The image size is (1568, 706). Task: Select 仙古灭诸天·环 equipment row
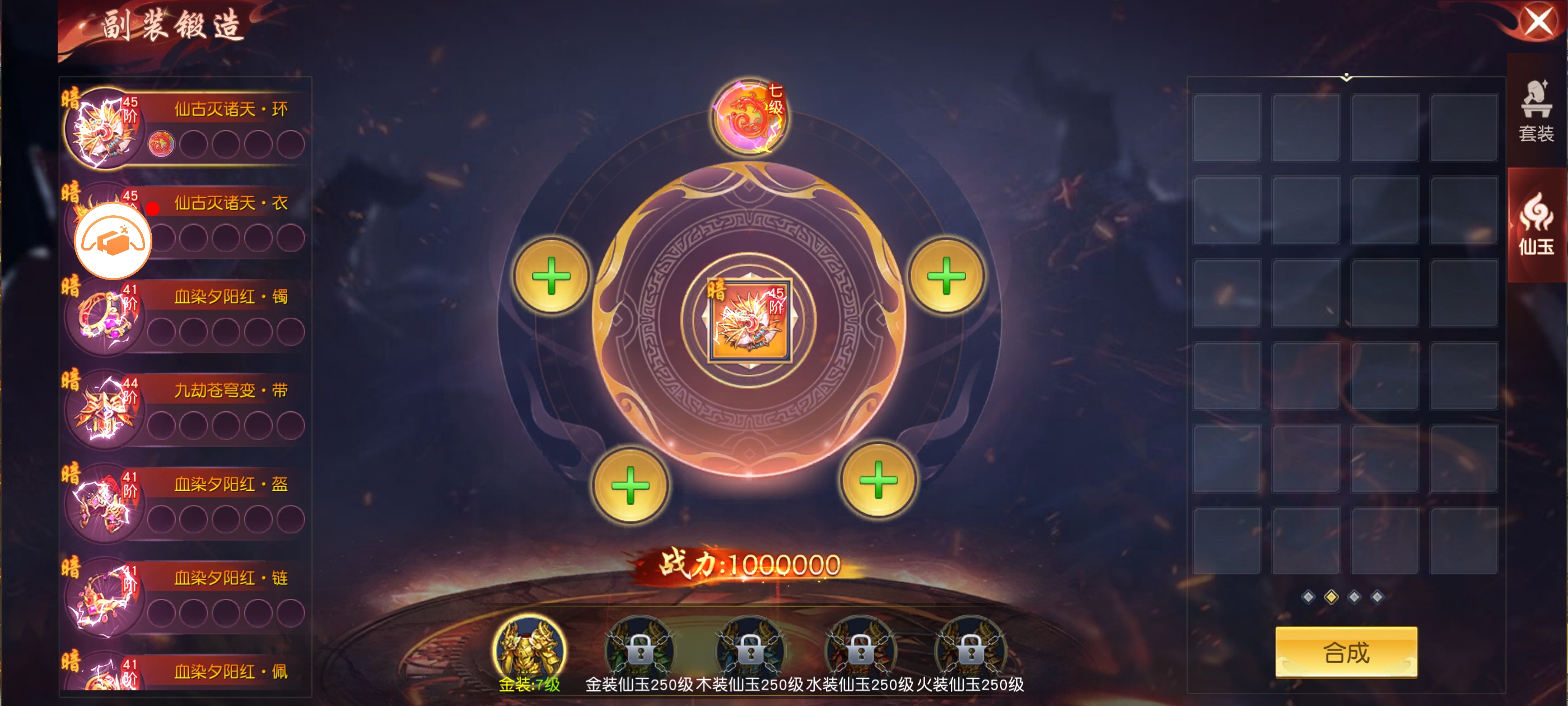coord(230,110)
